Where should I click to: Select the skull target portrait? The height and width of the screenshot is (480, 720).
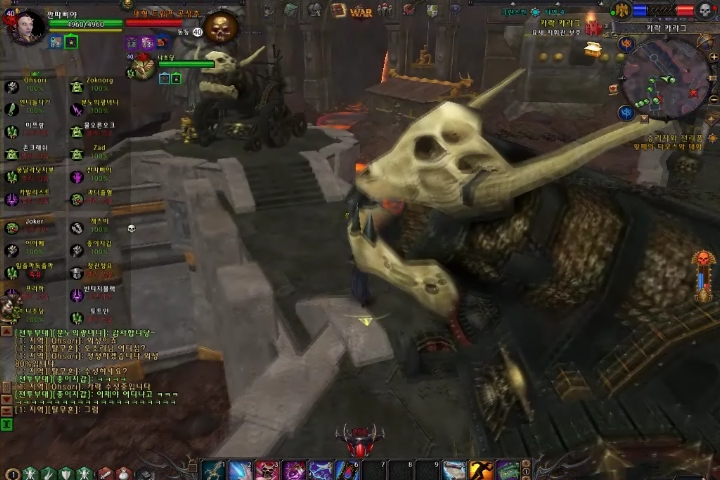pyautogui.click(x=219, y=26)
